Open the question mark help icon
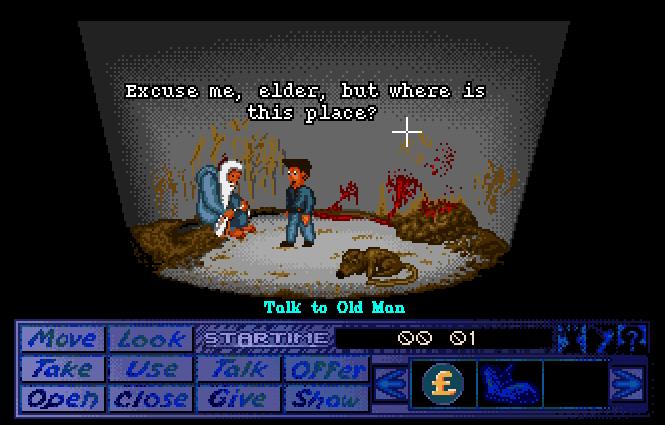665x425 pixels. (631, 338)
